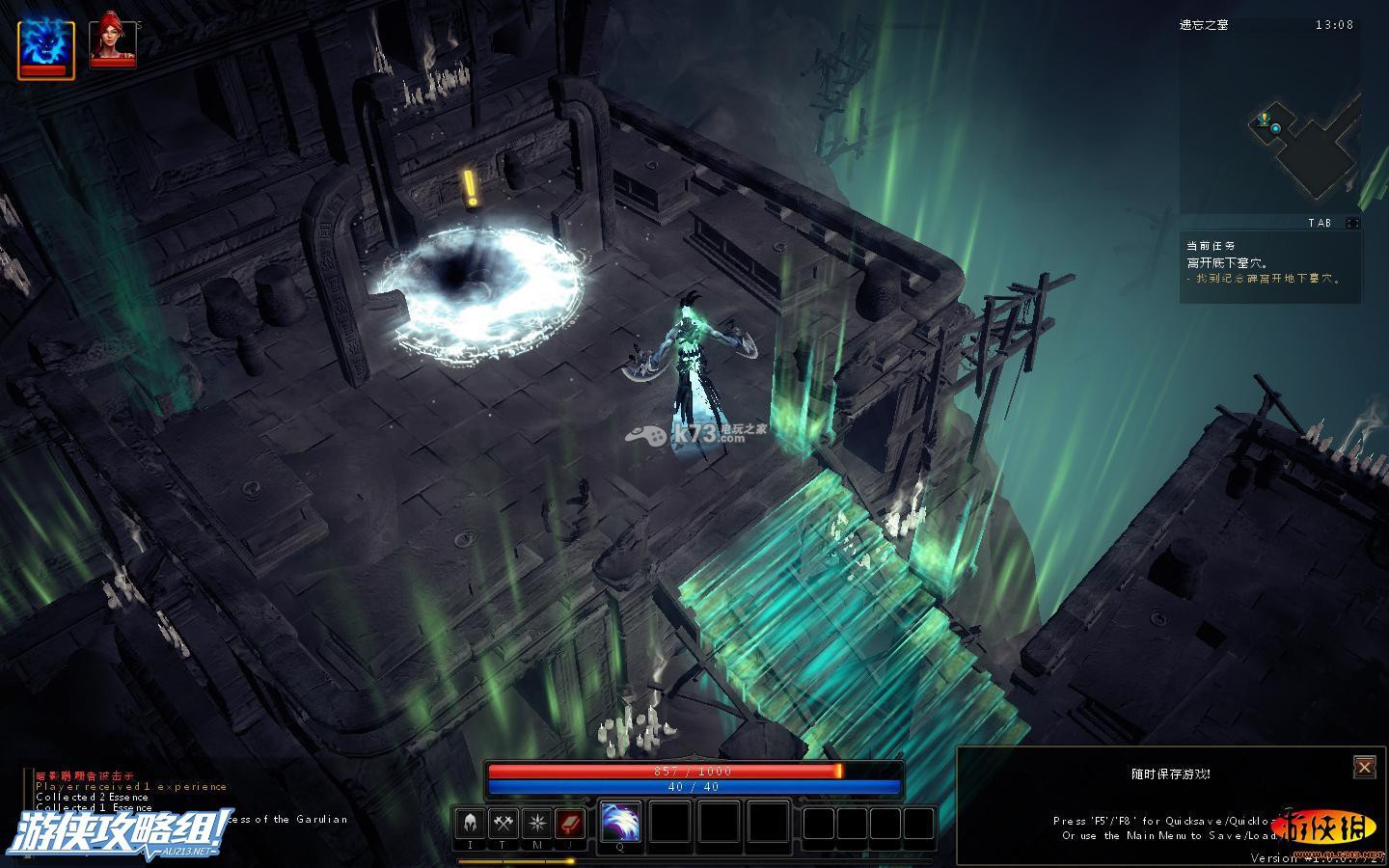Viewport: 1389px width, 868px height.
Task: Open the inventory with the helmet icon
Action: click(x=471, y=824)
